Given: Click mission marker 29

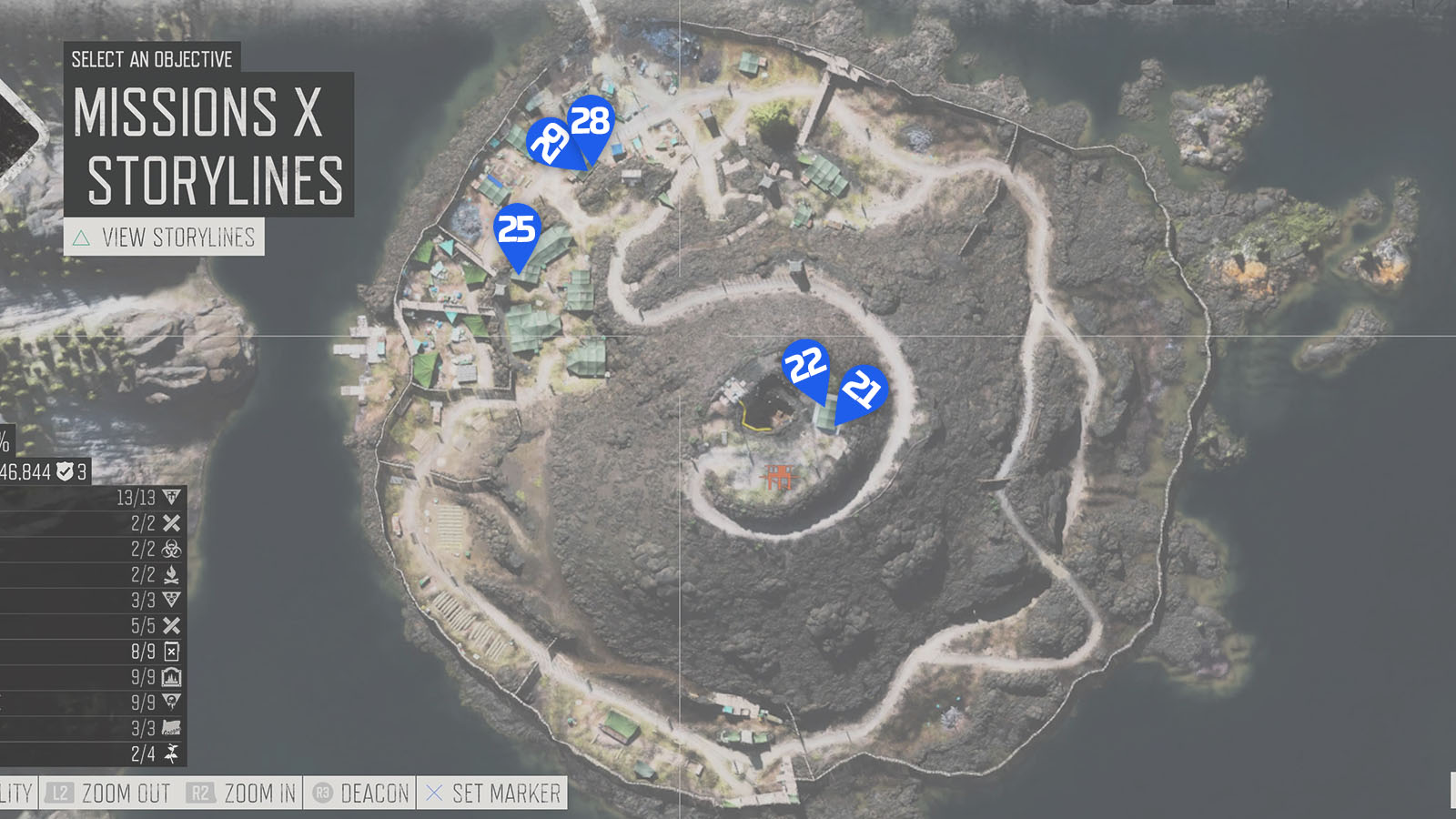Looking at the screenshot, I should click(x=549, y=139).
